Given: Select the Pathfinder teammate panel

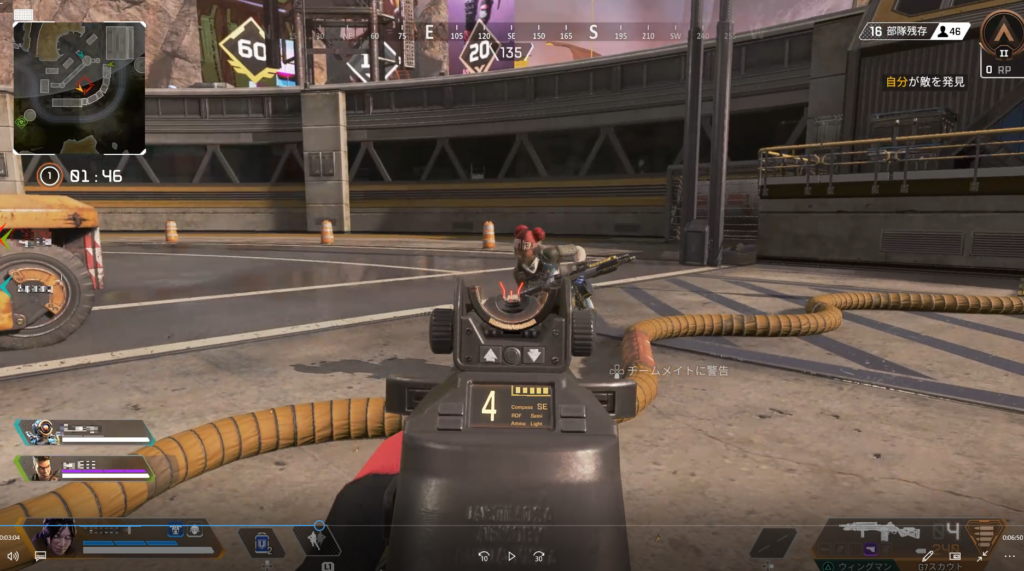Looking at the screenshot, I should coord(86,432).
